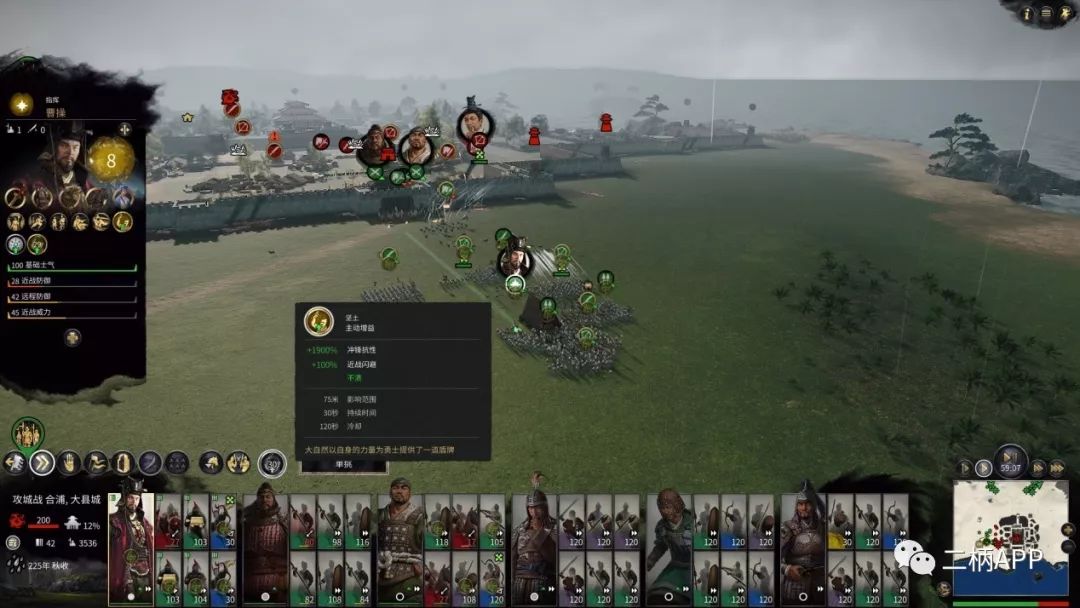
Task: Expand unit details with the bottom plus button
Action: tap(73, 337)
